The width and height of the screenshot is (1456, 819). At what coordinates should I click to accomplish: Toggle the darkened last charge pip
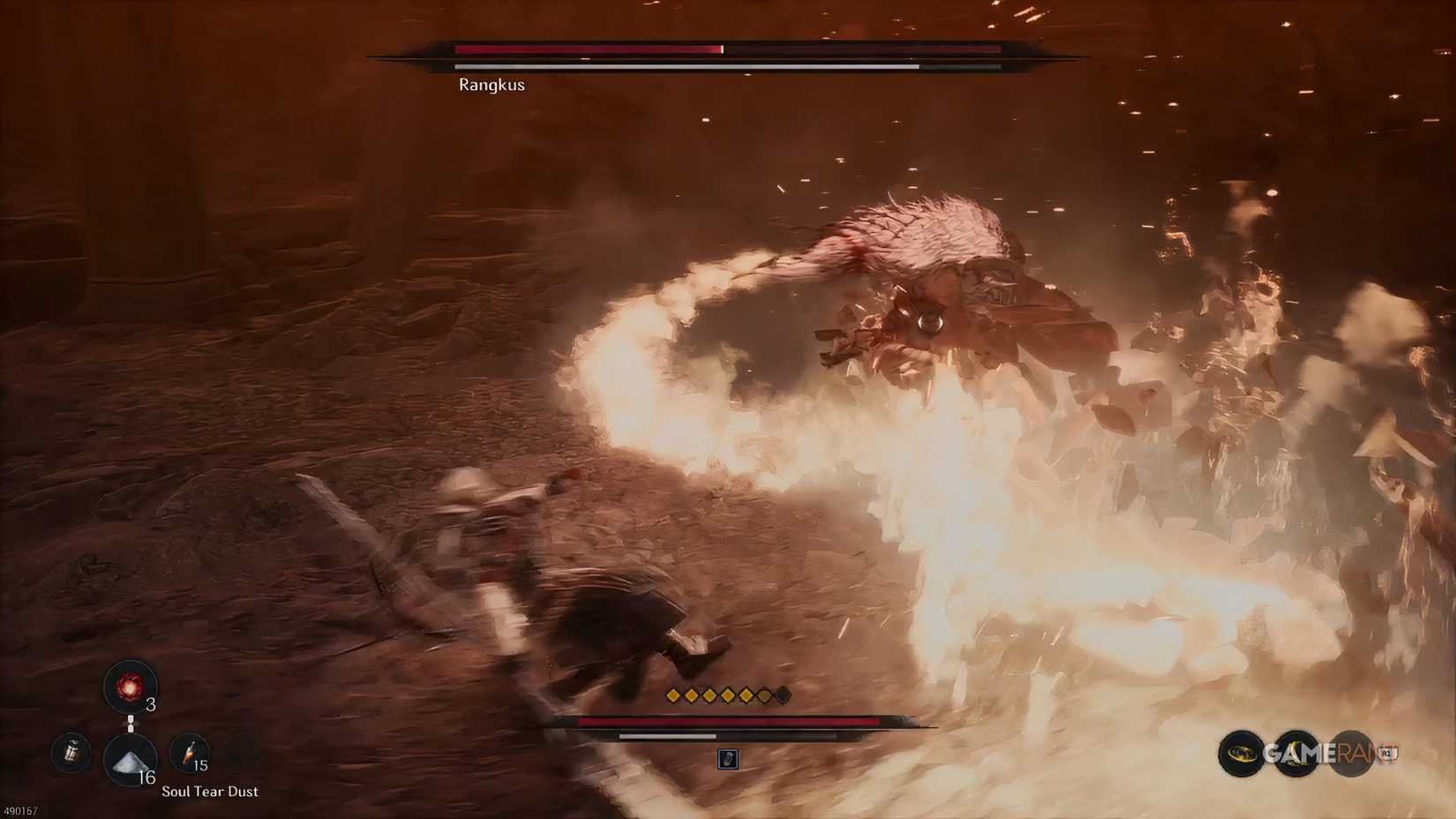click(x=781, y=696)
